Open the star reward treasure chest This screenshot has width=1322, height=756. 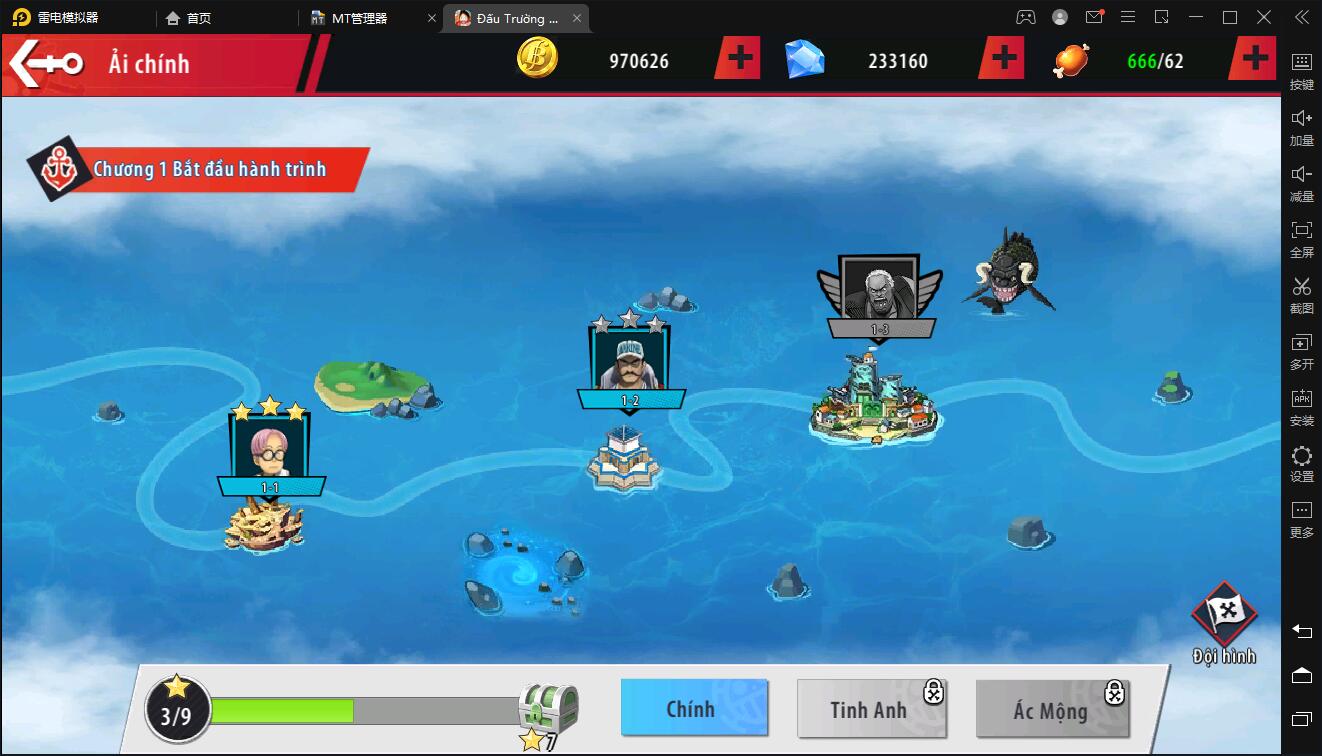pos(548,711)
